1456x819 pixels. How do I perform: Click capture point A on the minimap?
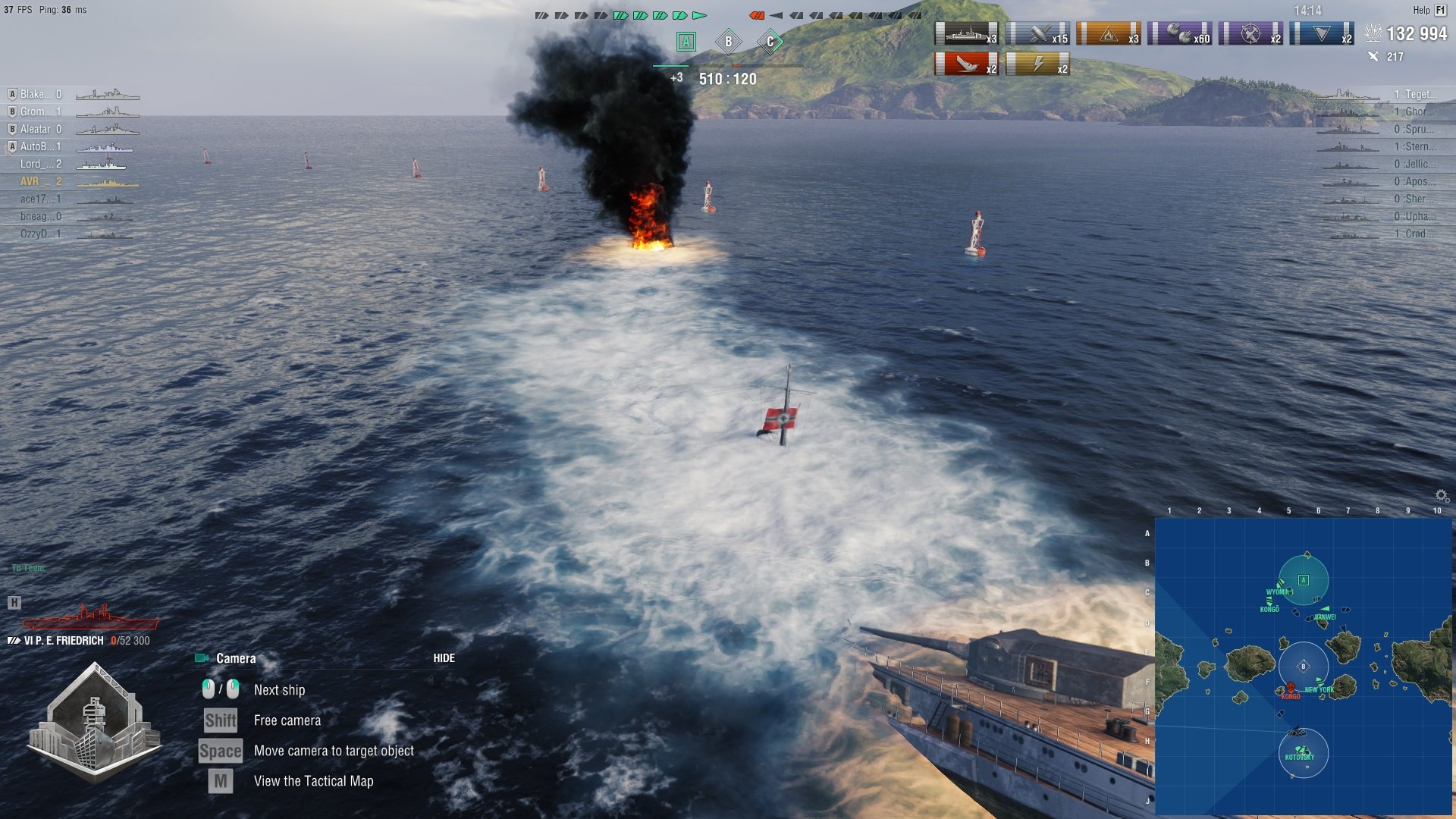tap(1304, 580)
